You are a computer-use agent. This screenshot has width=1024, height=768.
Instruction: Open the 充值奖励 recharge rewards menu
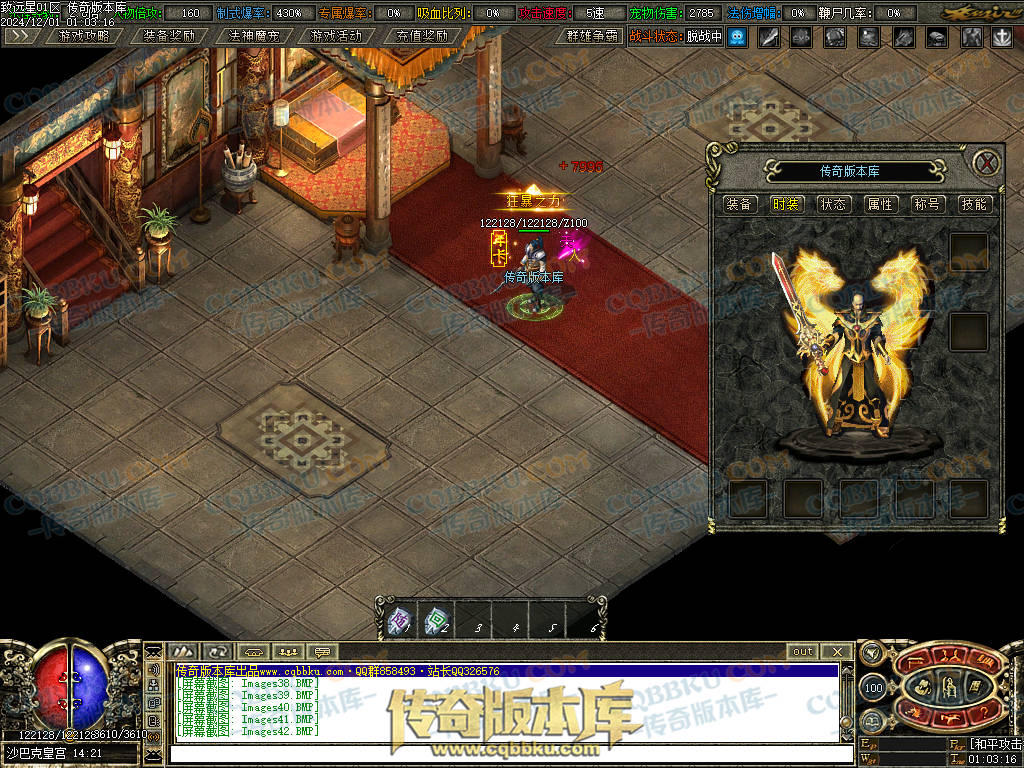pos(421,36)
